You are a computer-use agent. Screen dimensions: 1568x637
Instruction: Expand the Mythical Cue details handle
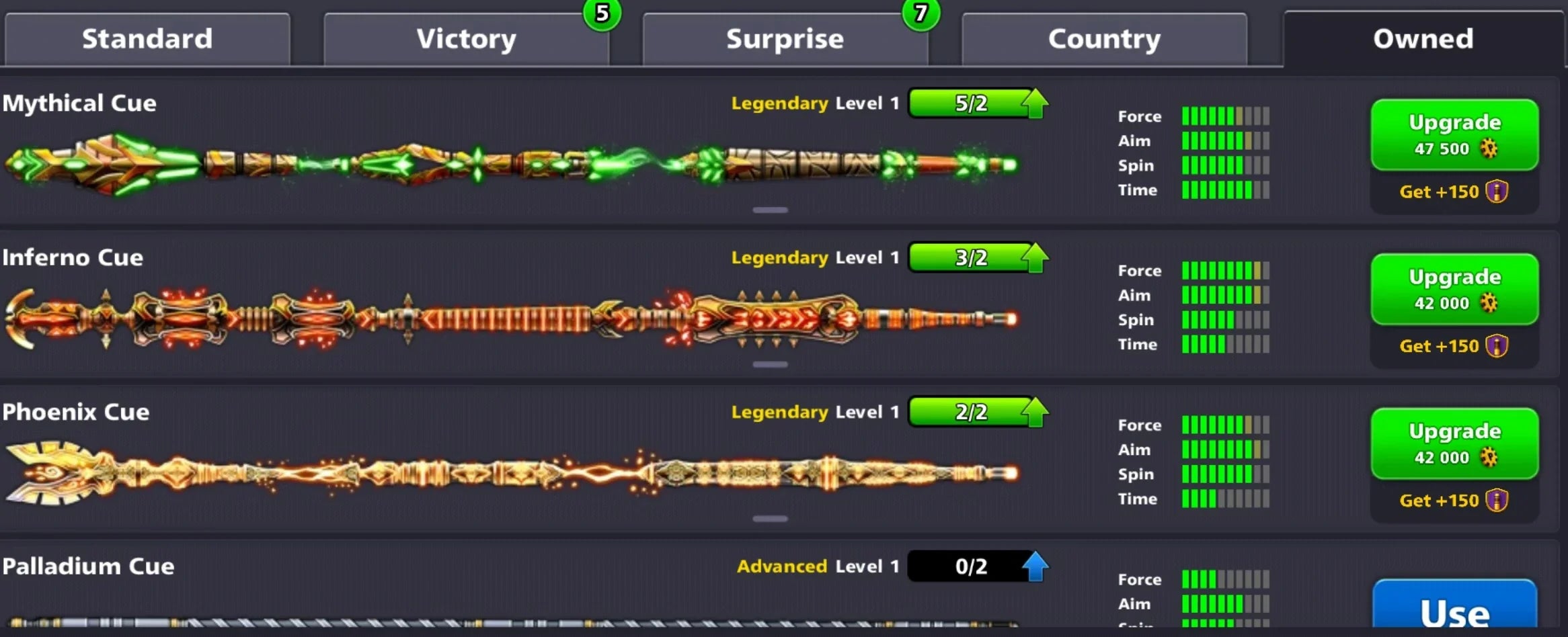(772, 210)
